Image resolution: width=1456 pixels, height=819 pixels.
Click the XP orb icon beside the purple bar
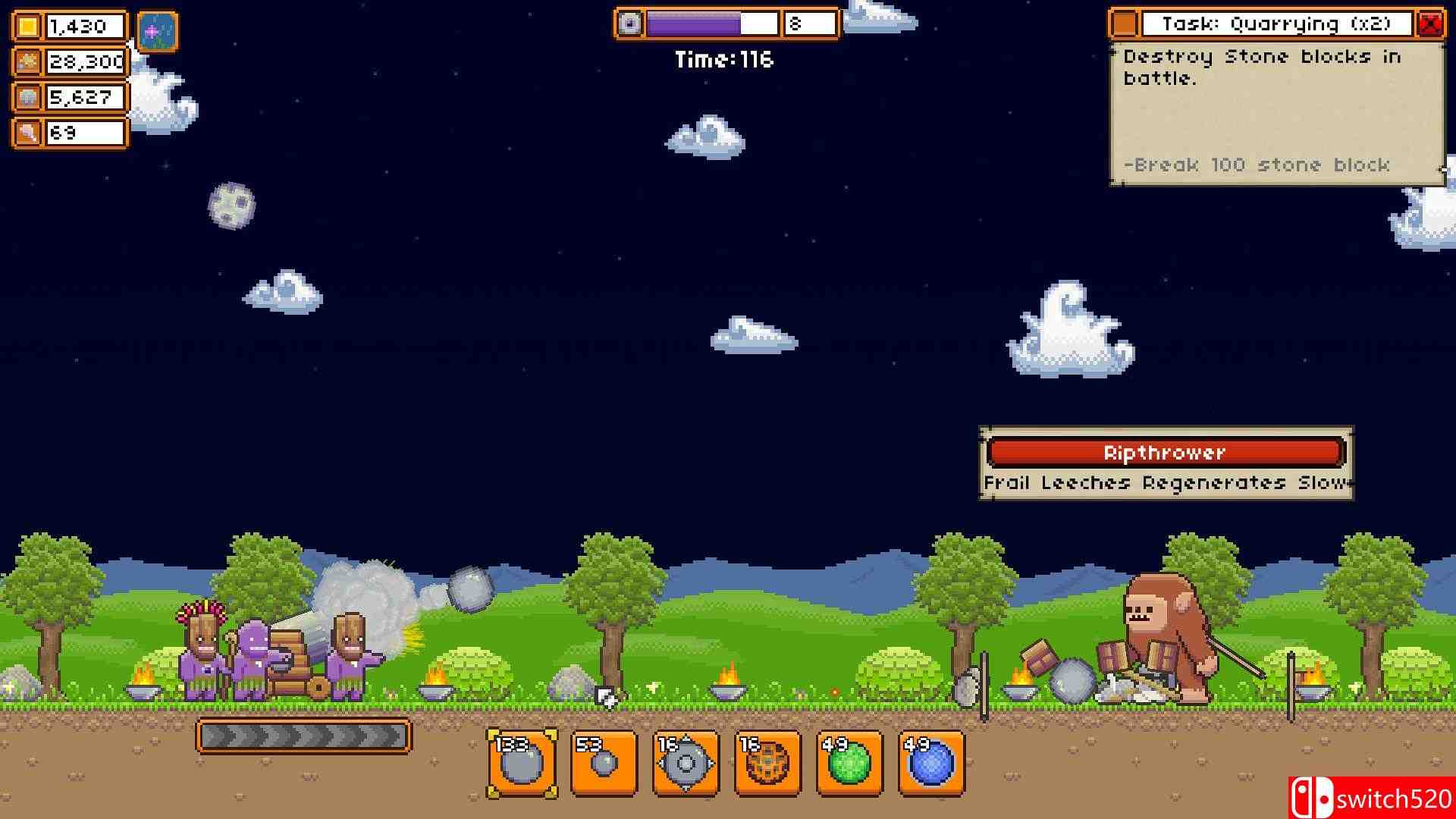pos(631,23)
